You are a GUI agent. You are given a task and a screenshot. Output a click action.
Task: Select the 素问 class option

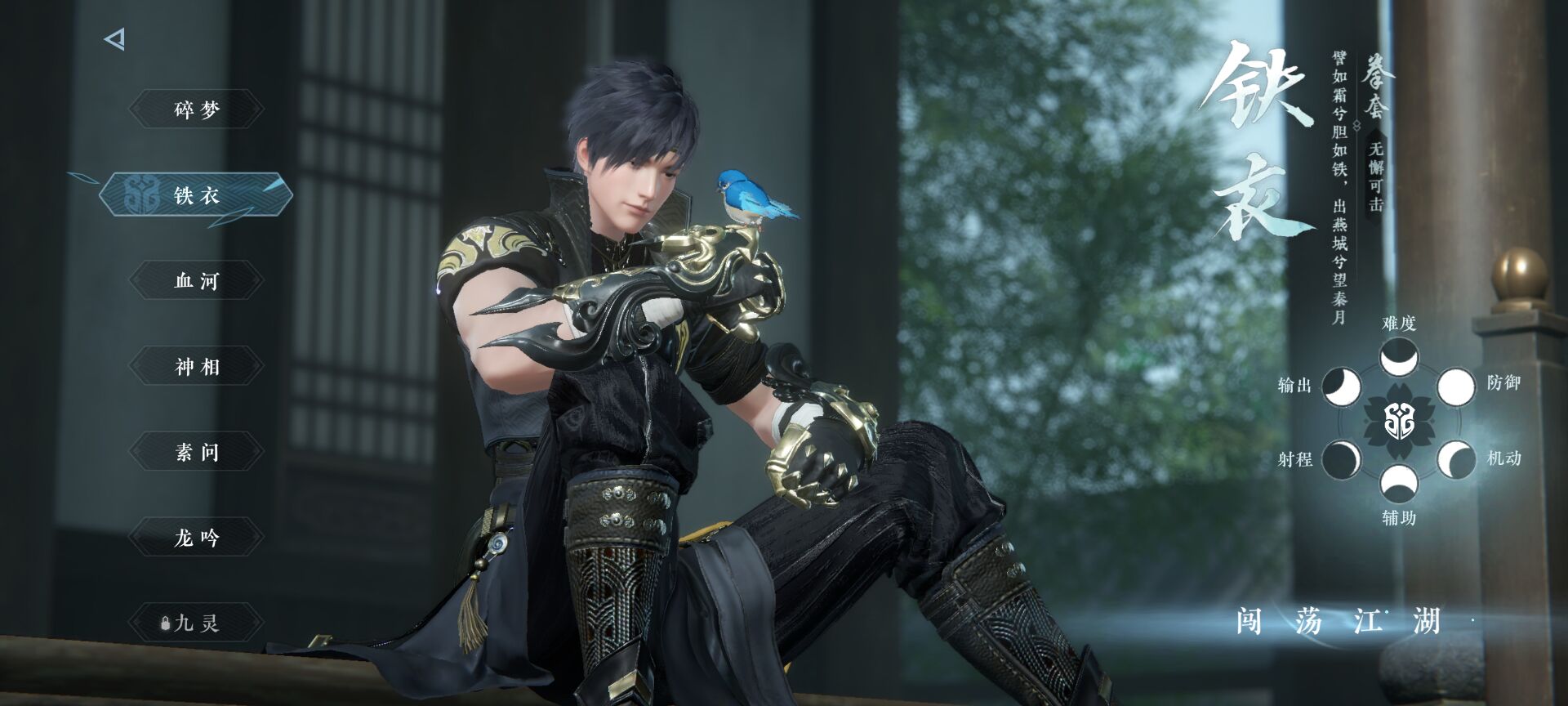point(197,452)
